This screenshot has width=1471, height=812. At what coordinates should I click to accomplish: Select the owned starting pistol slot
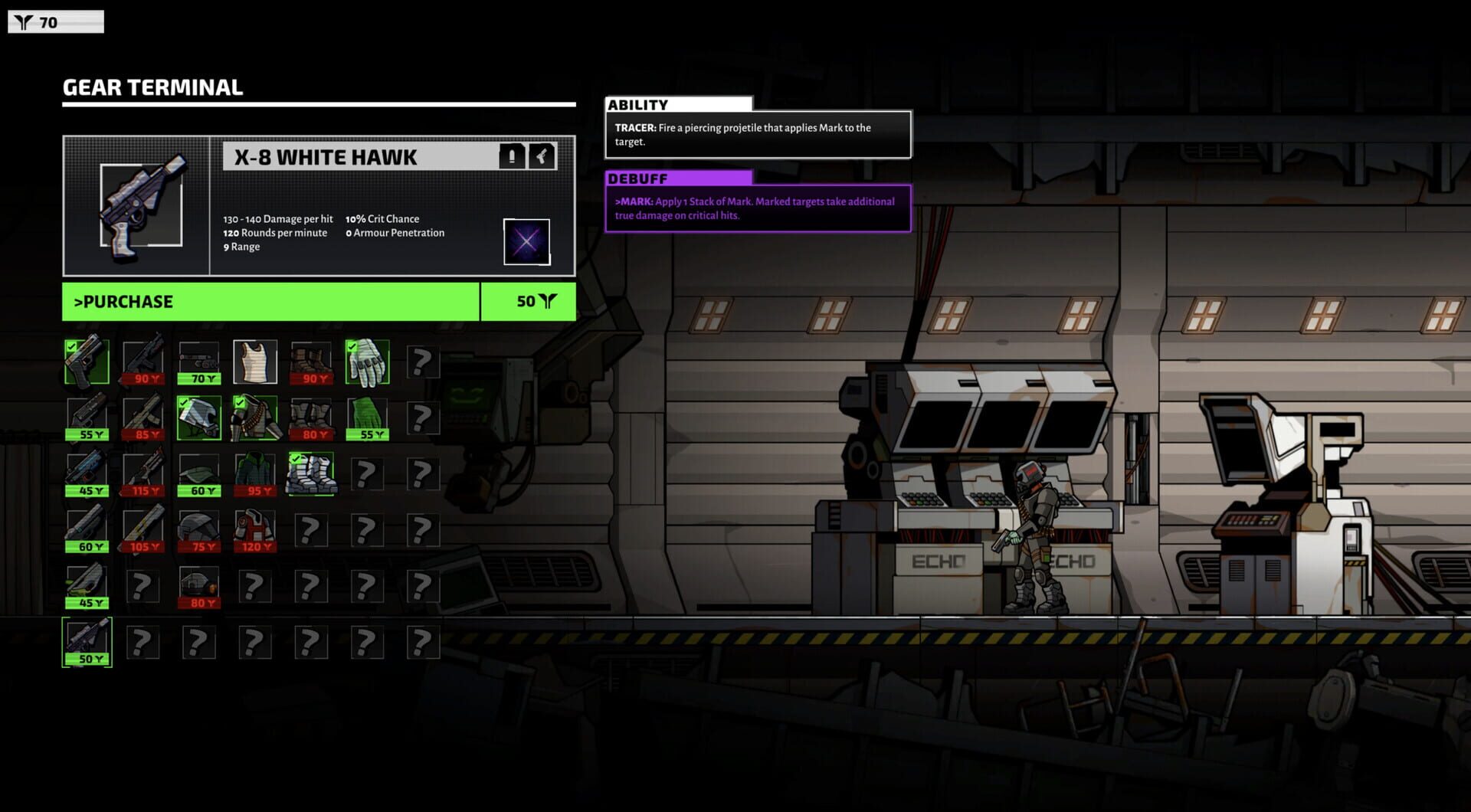coord(87,362)
